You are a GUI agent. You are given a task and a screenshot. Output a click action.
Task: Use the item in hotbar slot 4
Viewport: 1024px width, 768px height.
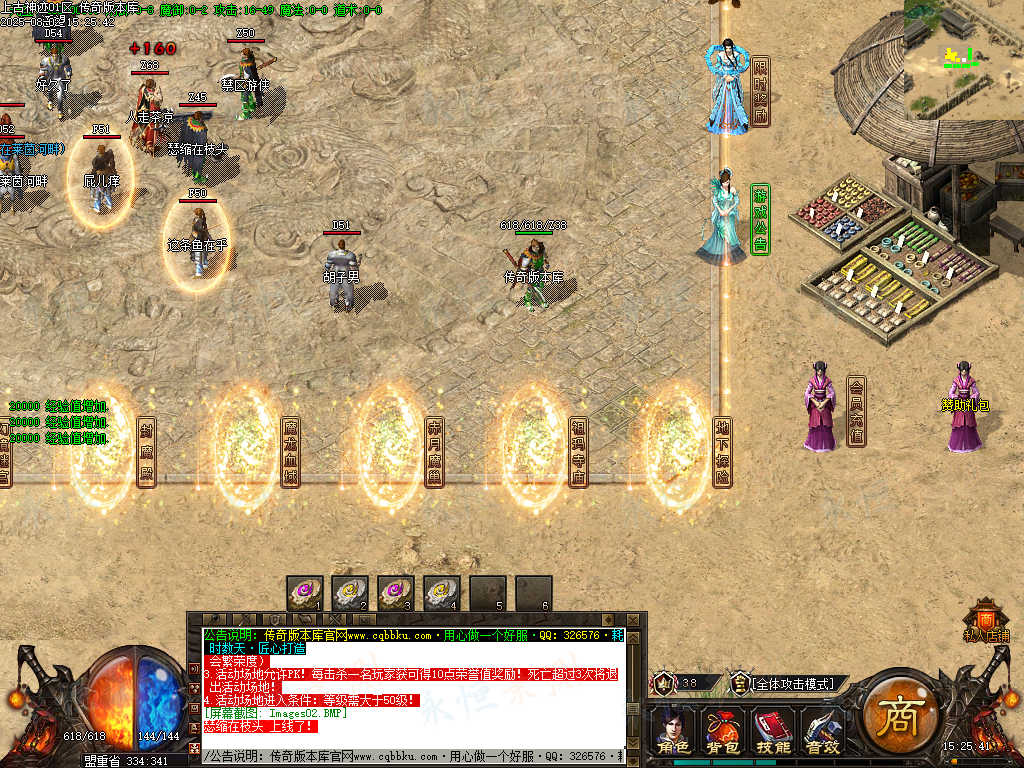pyautogui.click(x=441, y=592)
